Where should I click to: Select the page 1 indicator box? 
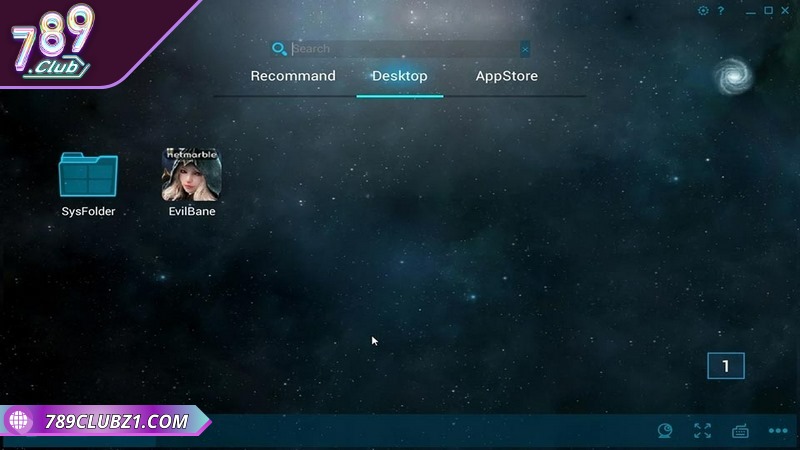(x=725, y=366)
